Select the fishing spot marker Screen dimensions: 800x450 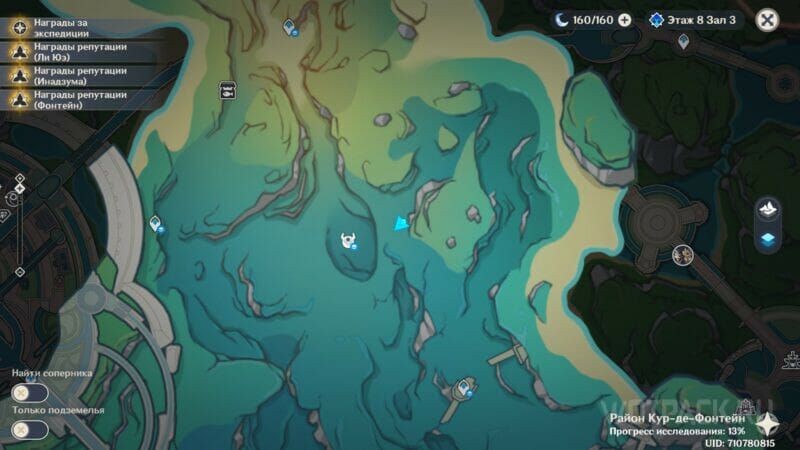point(228,89)
